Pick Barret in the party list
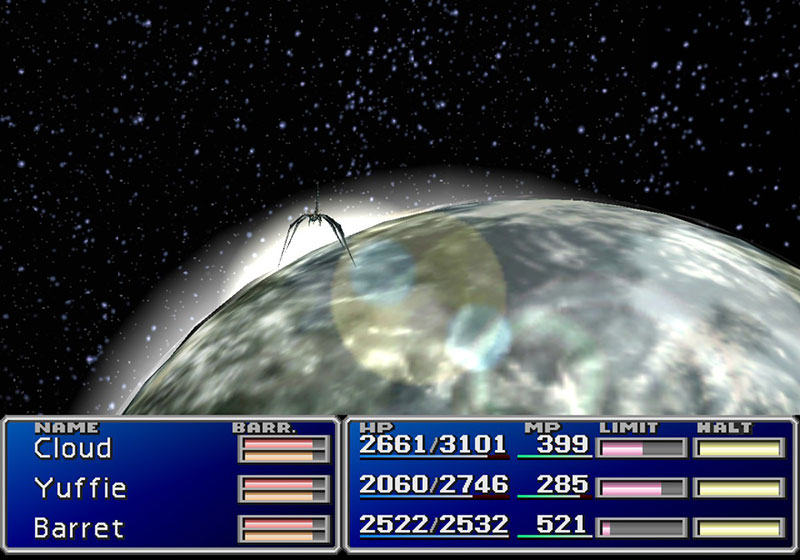 (x=78, y=527)
